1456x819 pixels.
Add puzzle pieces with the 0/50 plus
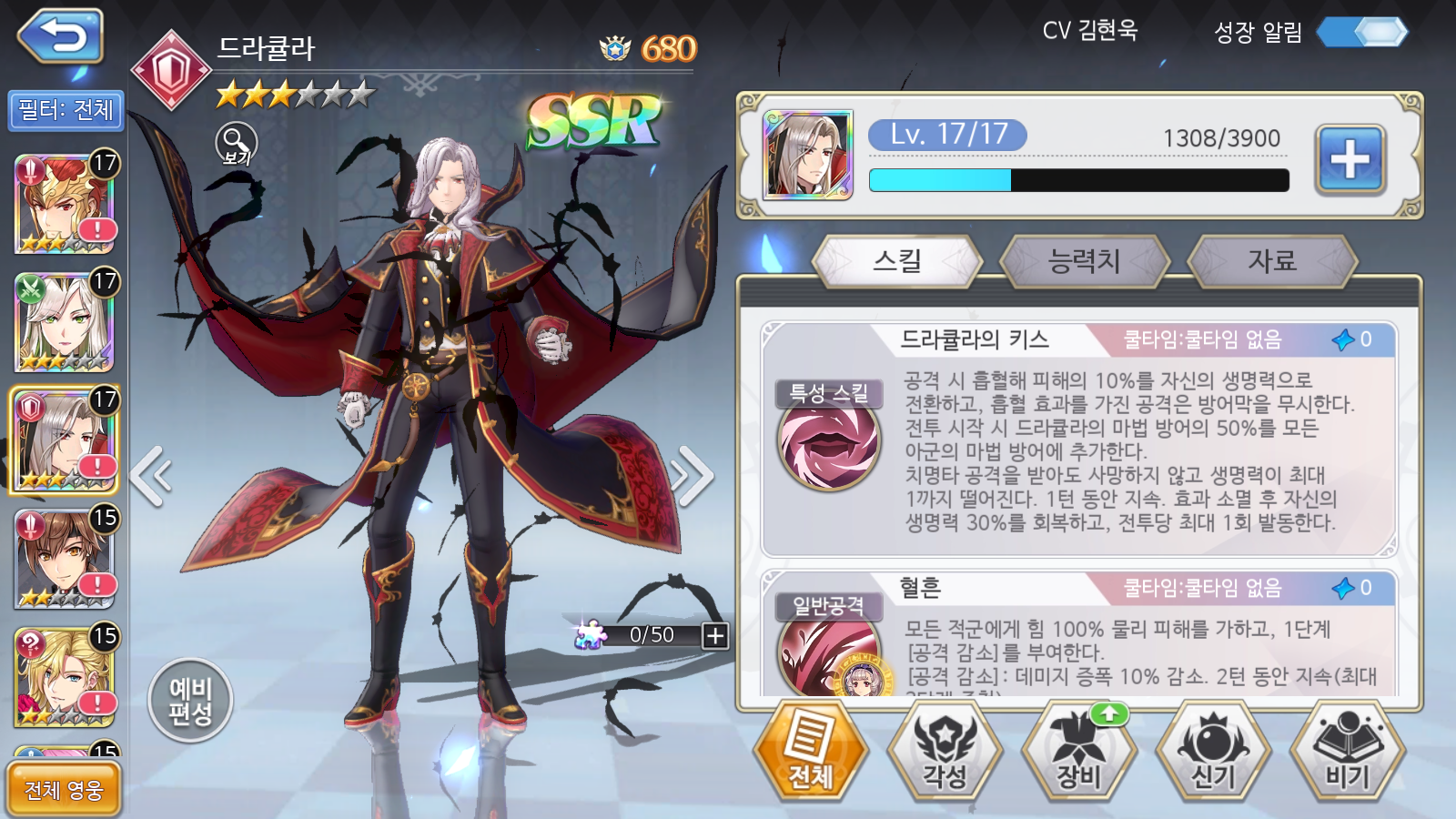[715, 635]
